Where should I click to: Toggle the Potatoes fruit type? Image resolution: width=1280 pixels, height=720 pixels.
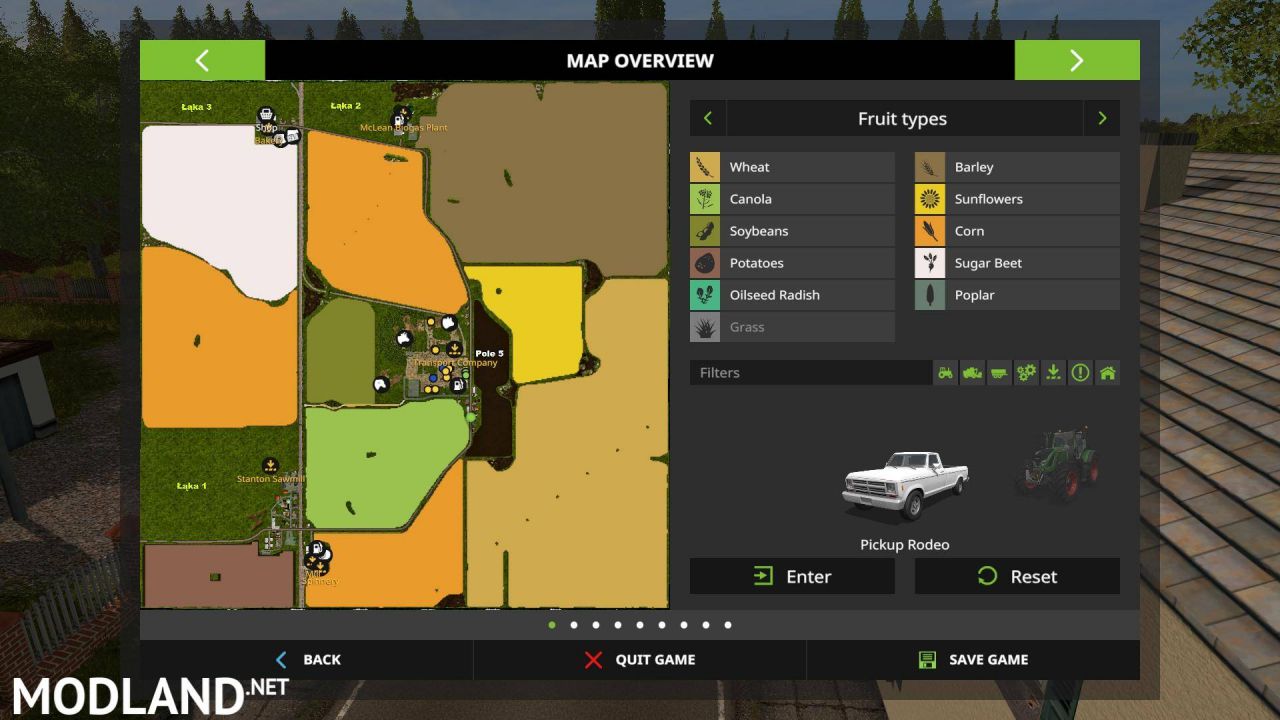[791, 262]
